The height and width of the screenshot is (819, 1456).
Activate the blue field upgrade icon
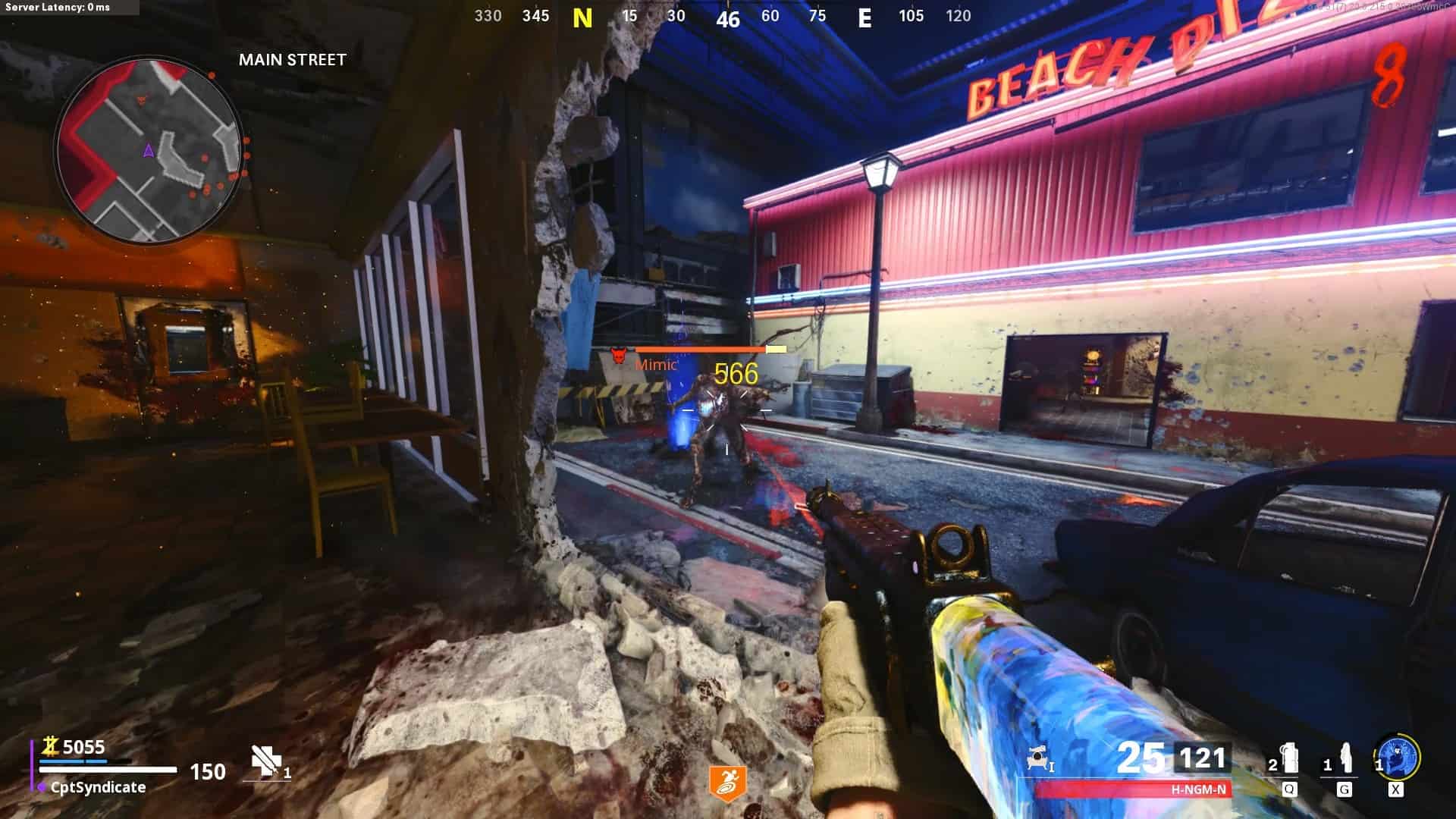pos(1397,758)
